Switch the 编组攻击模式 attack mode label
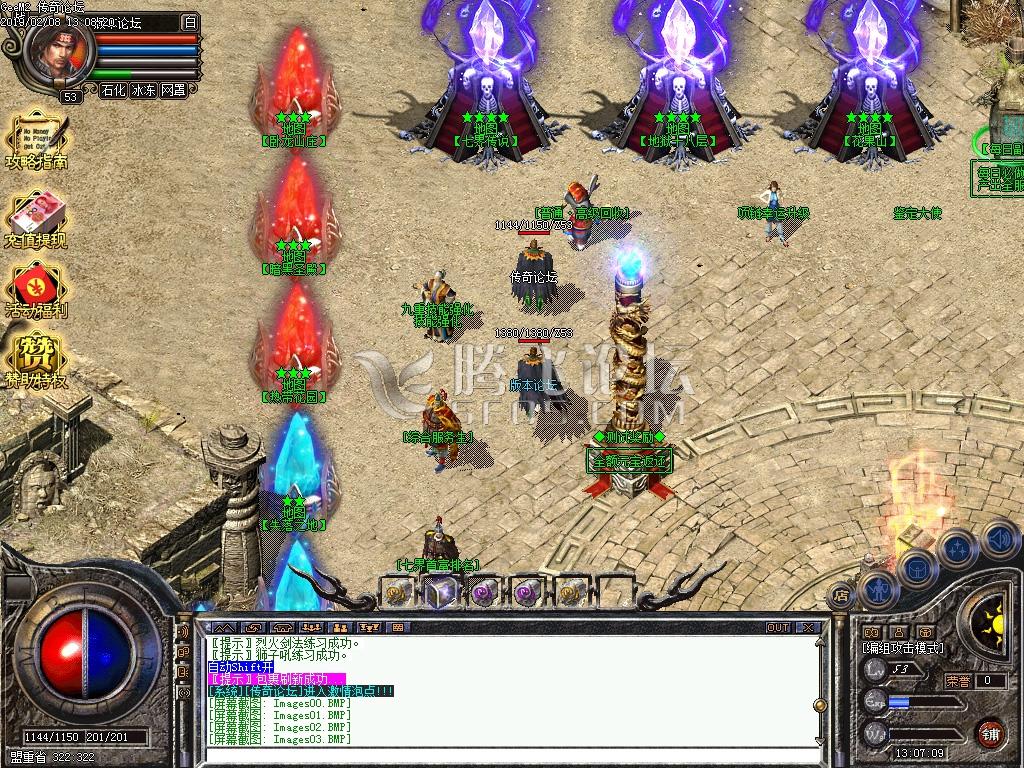1024x768 pixels. point(902,648)
